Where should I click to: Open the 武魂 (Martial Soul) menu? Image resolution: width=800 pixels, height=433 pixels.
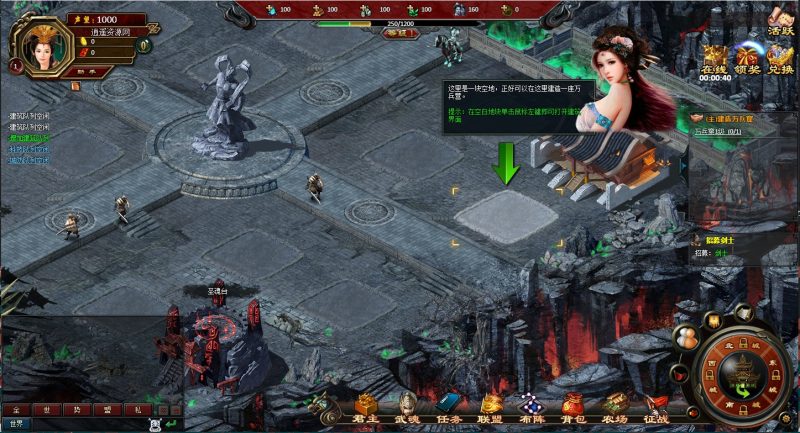(x=408, y=408)
